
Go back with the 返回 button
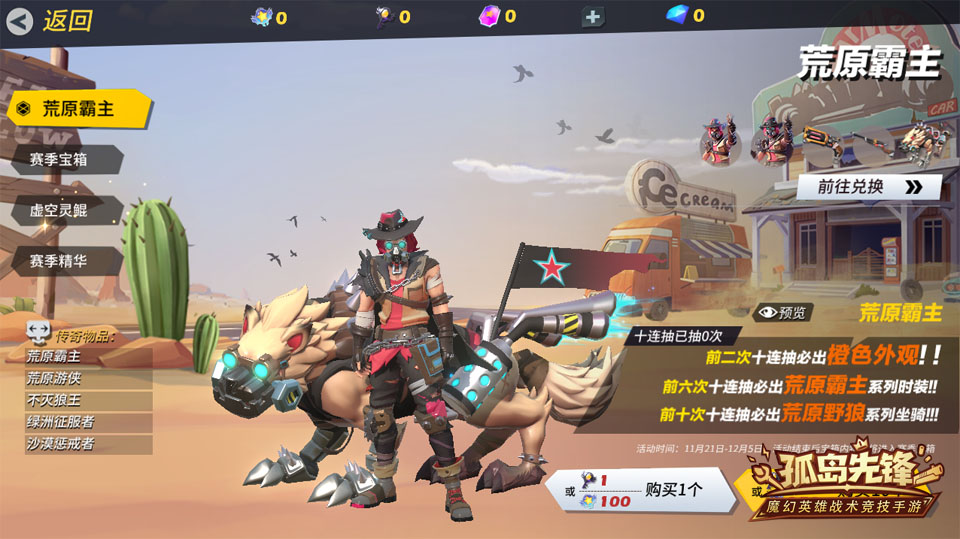tap(50, 20)
